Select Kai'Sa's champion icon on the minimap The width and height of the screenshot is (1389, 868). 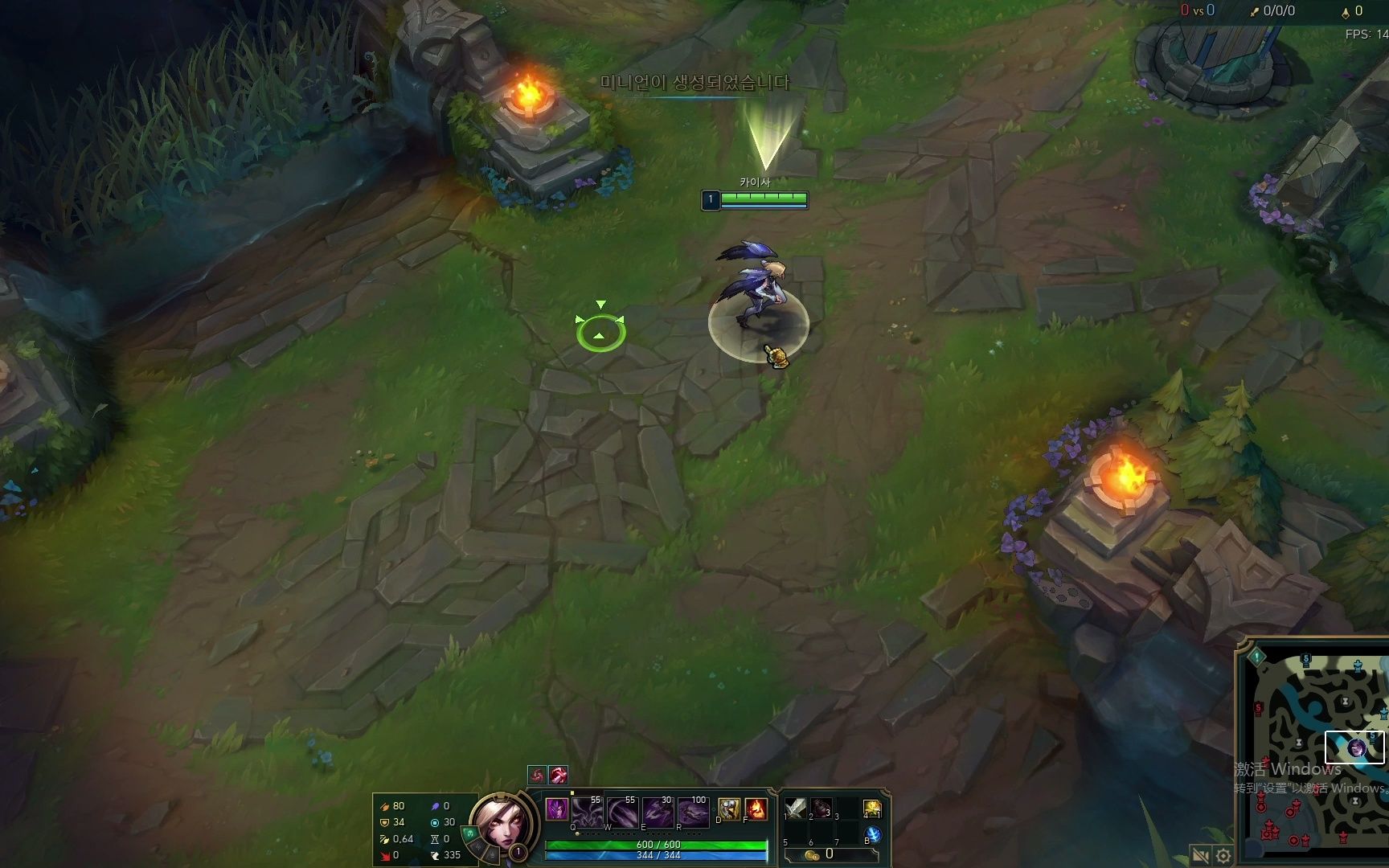click(x=1357, y=748)
